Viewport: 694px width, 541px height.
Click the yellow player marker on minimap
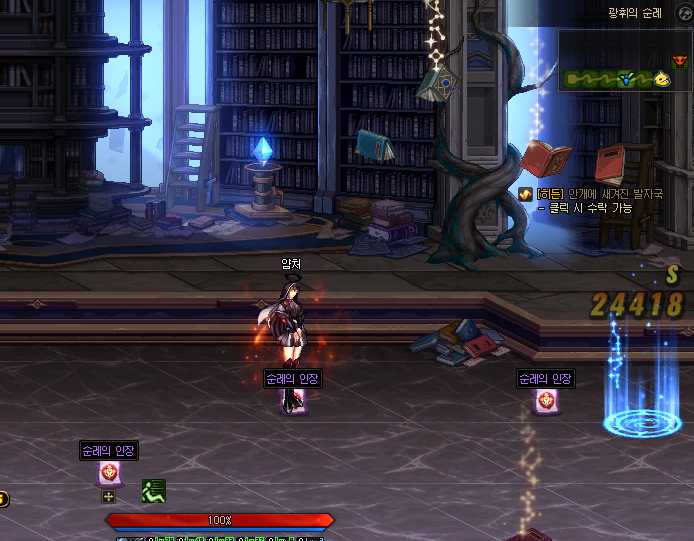662,78
